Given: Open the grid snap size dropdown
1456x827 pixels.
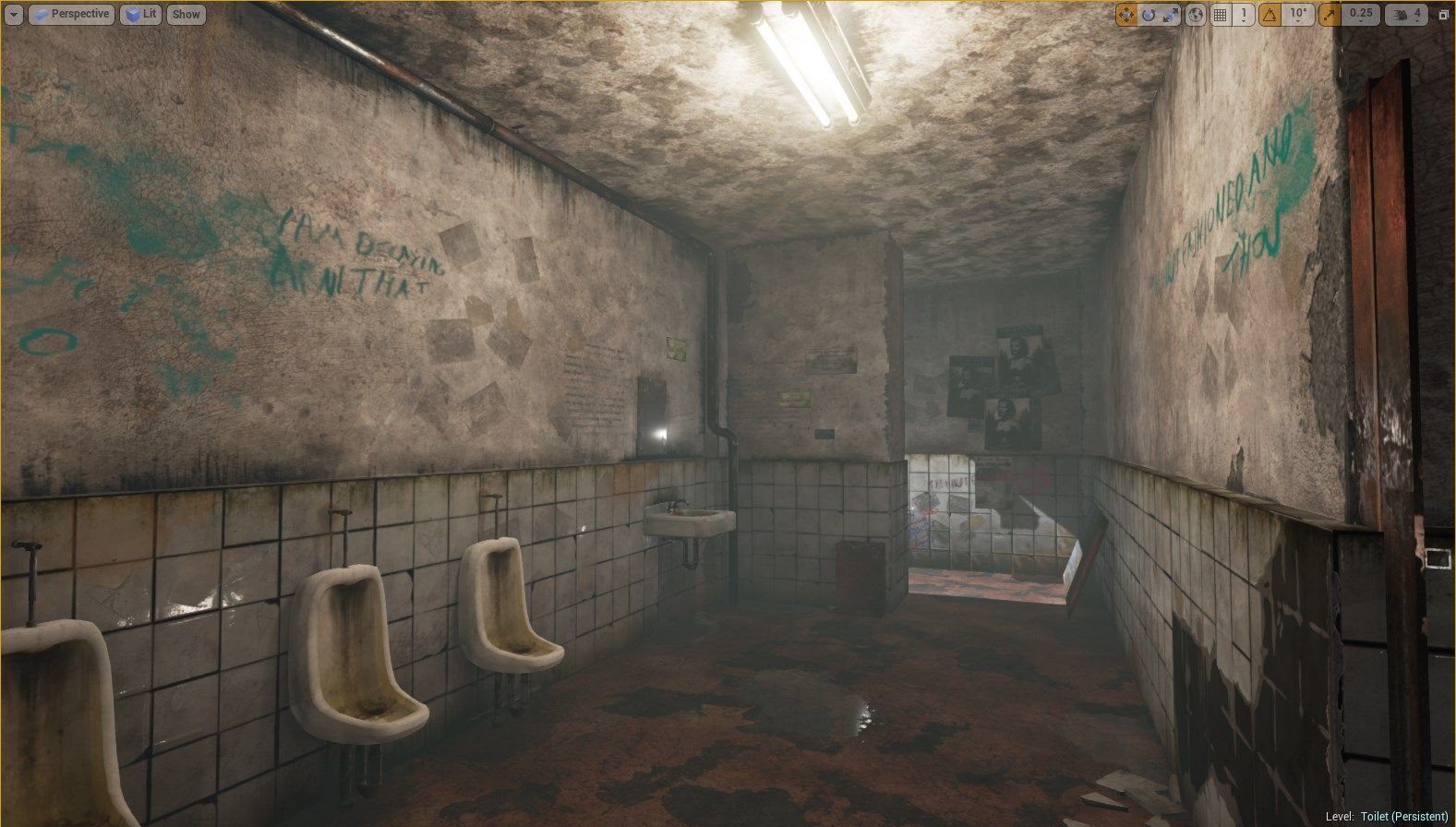Looking at the screenshot, I should pyautogui.click(x=1244, y=15).
